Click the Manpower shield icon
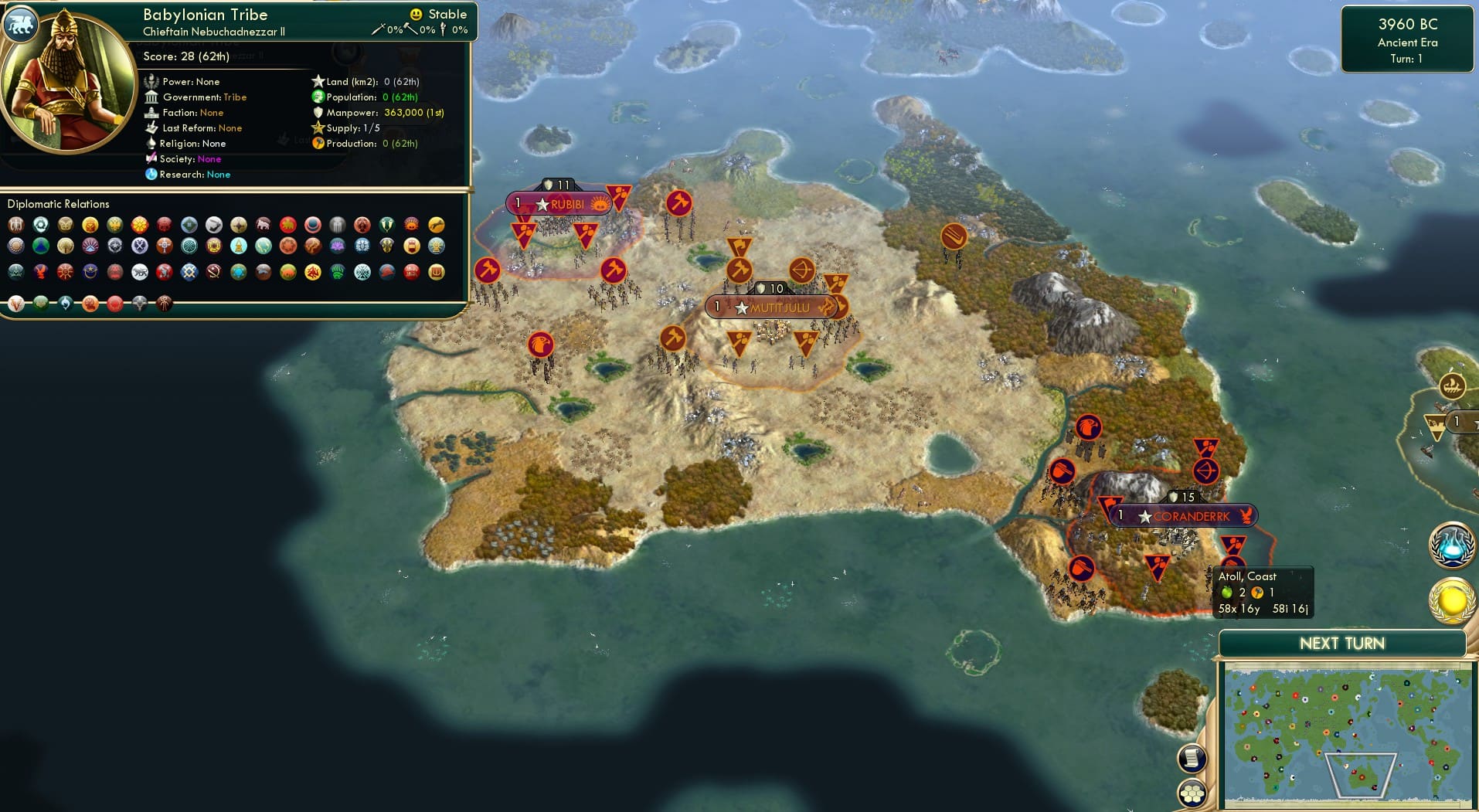The image size is (1479, 812). pyautogui.click(x=318, y=113)
